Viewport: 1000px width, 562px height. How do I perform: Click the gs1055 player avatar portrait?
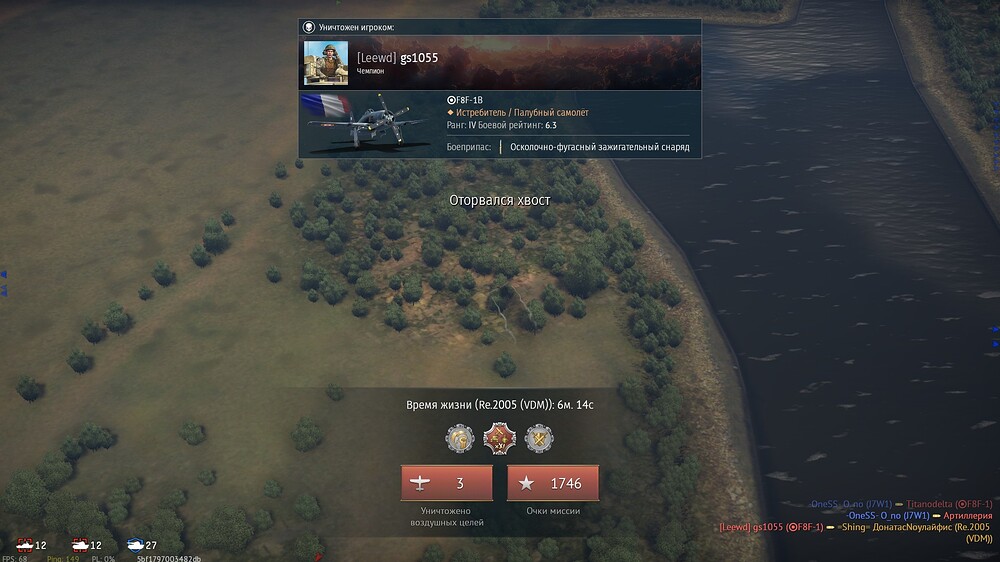326,63
